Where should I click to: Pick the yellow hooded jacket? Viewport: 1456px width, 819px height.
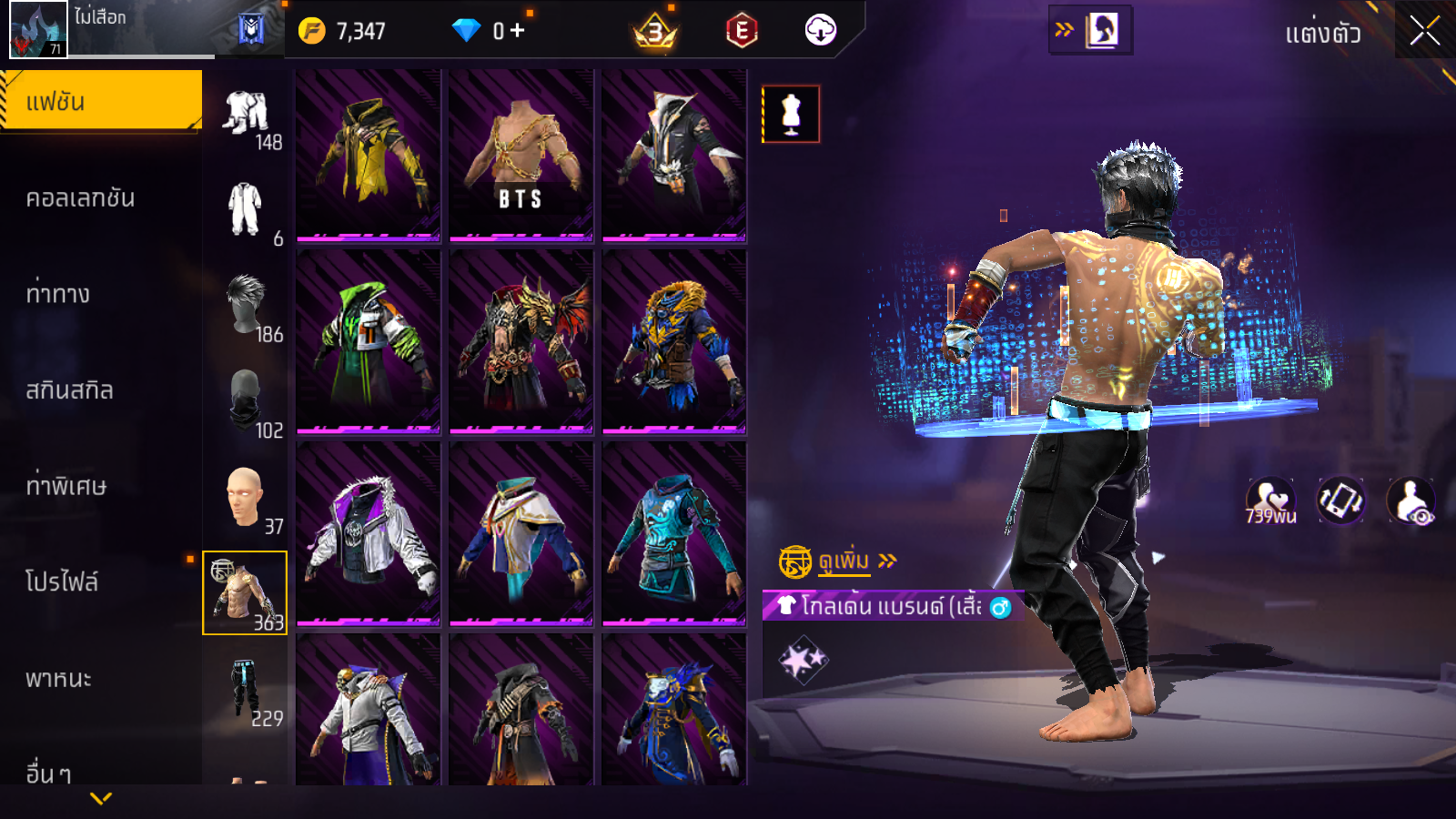point(368,155)
